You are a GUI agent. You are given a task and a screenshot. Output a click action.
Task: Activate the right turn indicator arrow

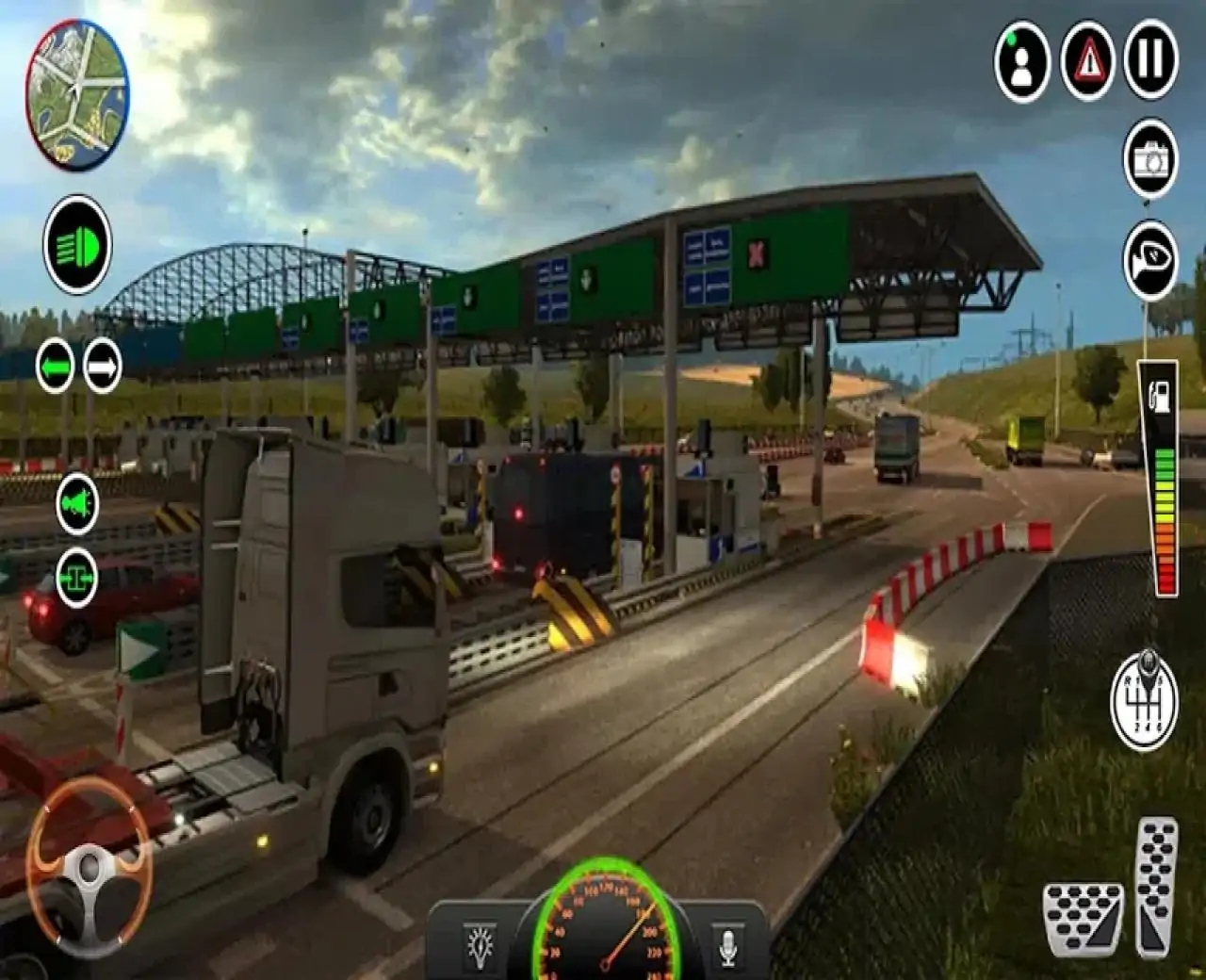(x=103, y=366)
